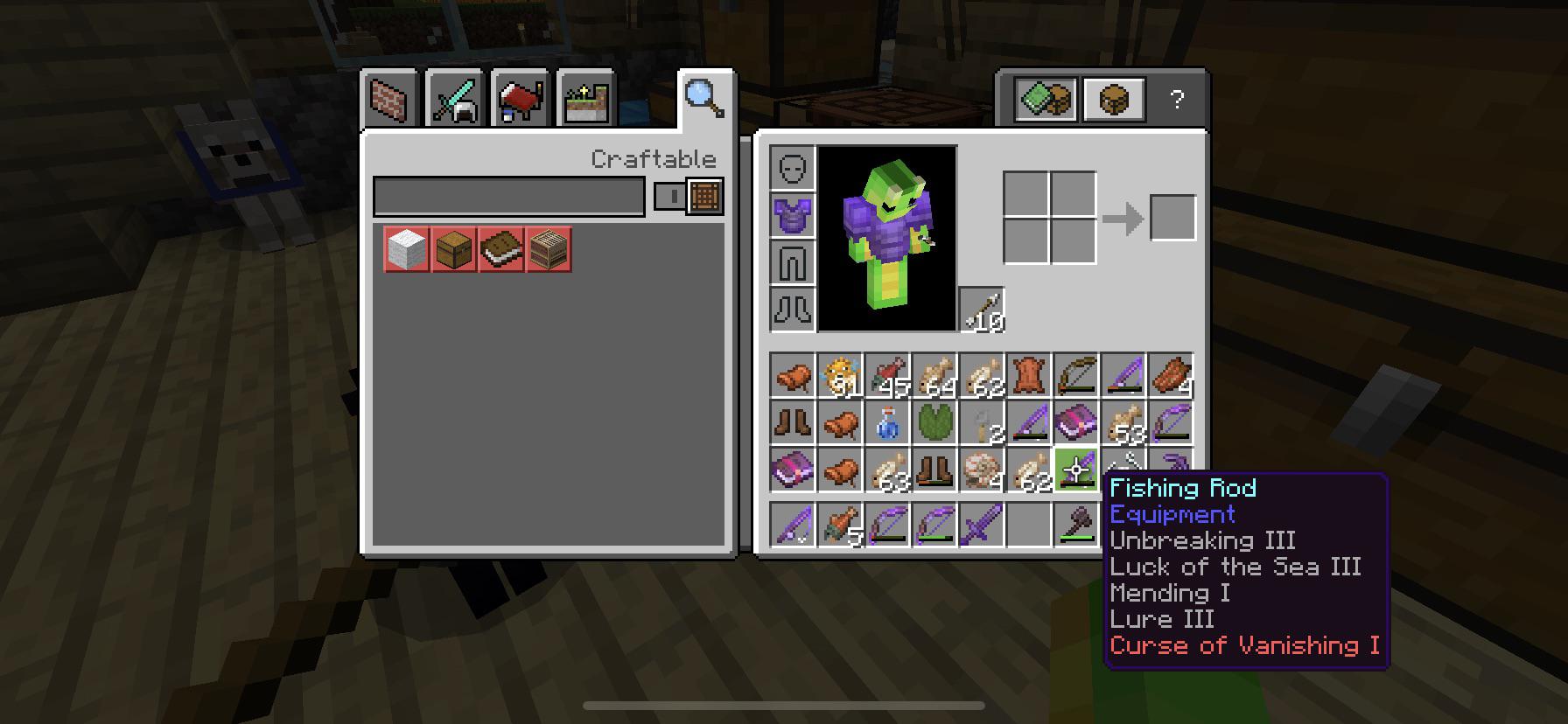Click the recipe search input field
Screen dimensions: 1568x724
tap(507, 196)
